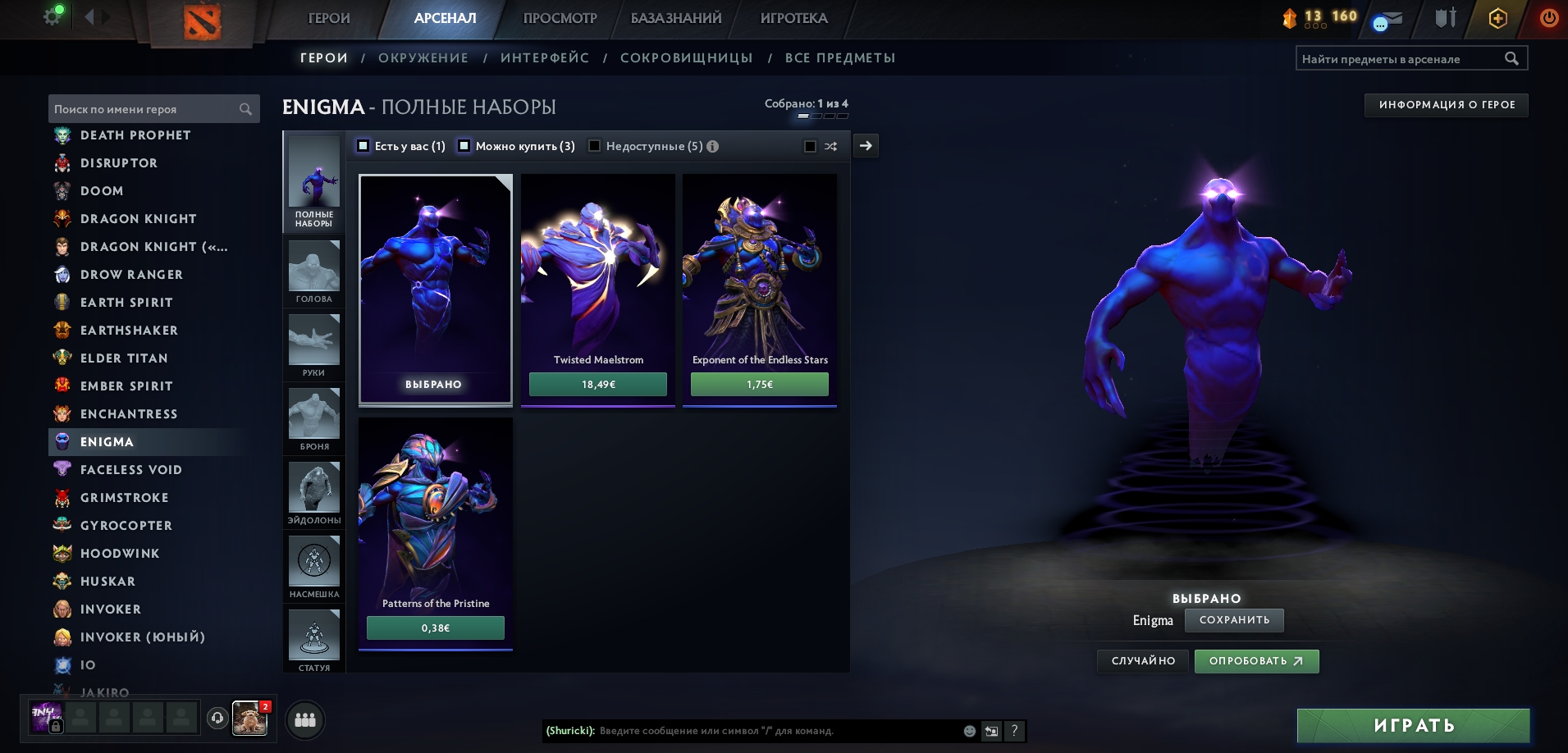Save the loadout with Сохранить
This screenshot has width=1568, height=753.
coord(1234,620)
